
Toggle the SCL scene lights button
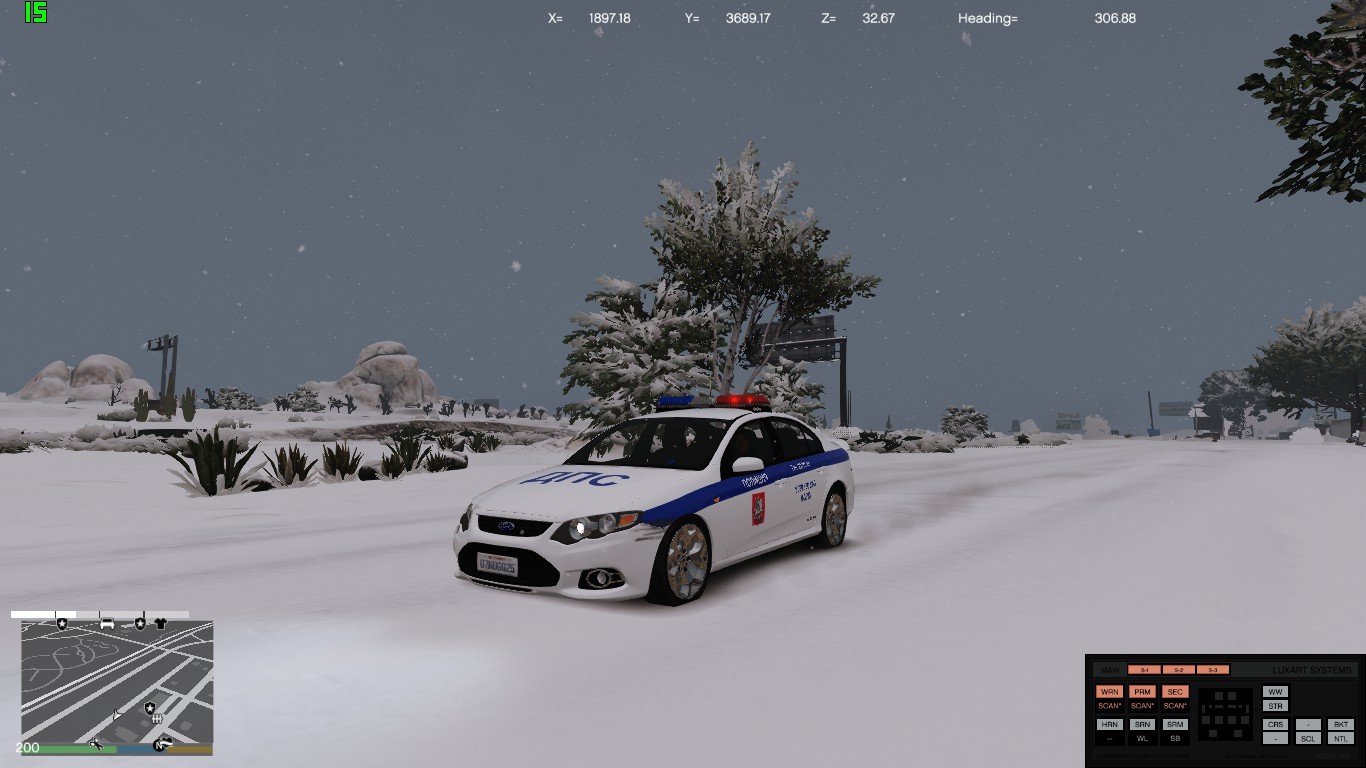click(1308, 738)
